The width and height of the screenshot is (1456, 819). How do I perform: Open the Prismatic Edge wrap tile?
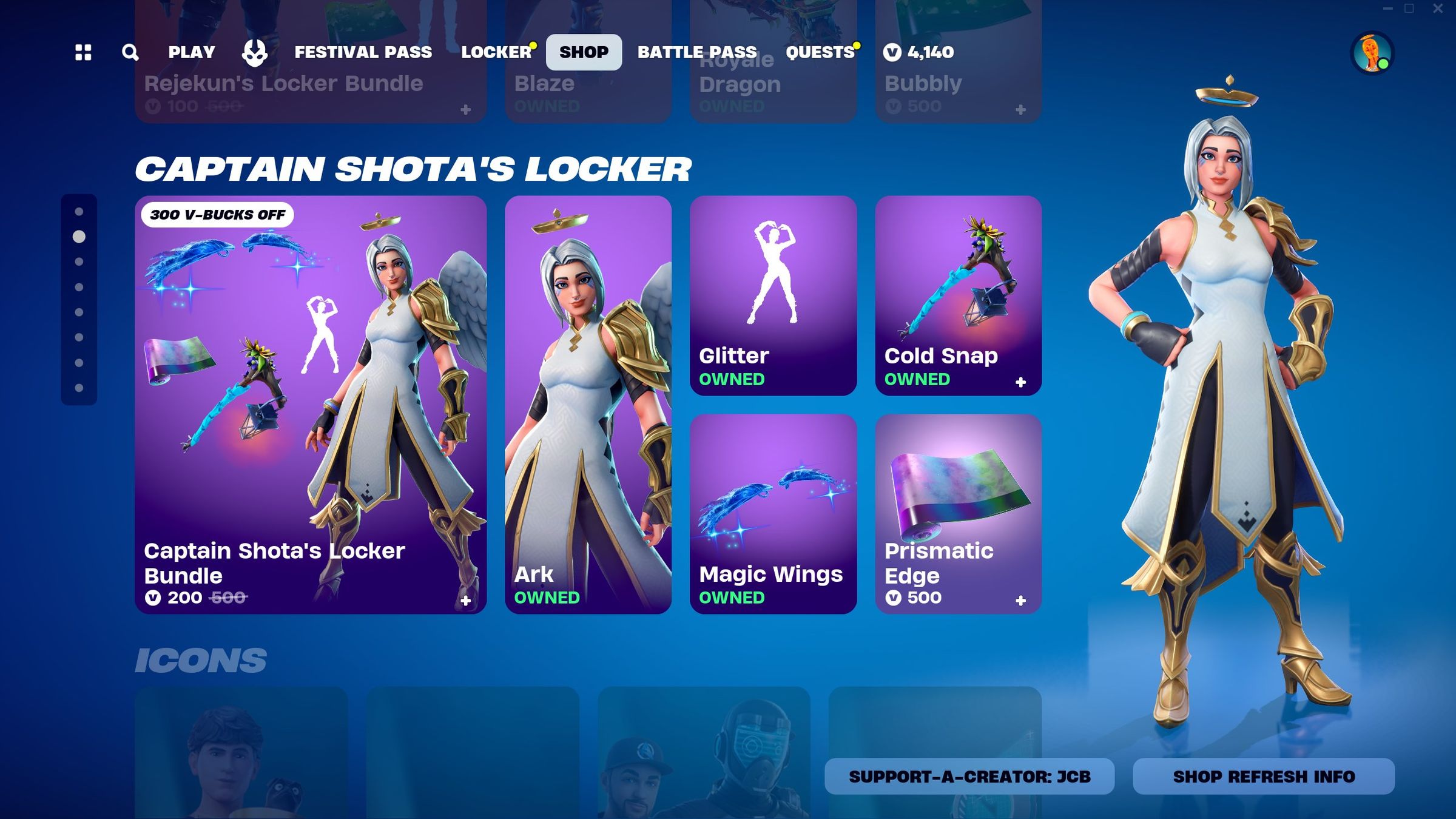point(958,514)
